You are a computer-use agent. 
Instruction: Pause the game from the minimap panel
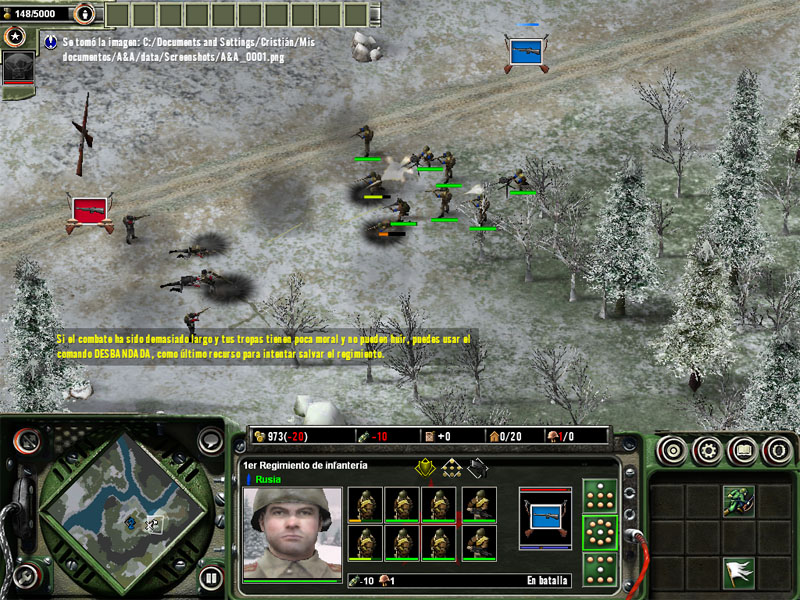[x=210, y=576]
